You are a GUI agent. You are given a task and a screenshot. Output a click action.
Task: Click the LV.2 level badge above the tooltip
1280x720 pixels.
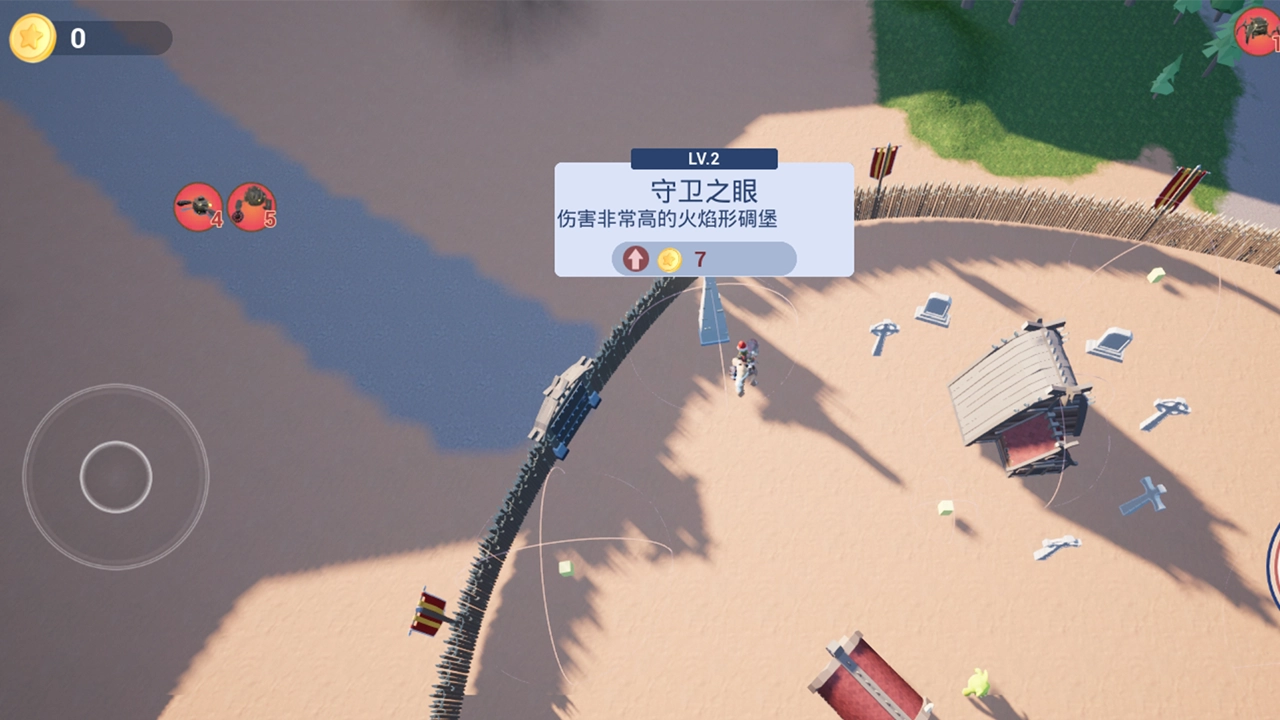tap(703, 157)
